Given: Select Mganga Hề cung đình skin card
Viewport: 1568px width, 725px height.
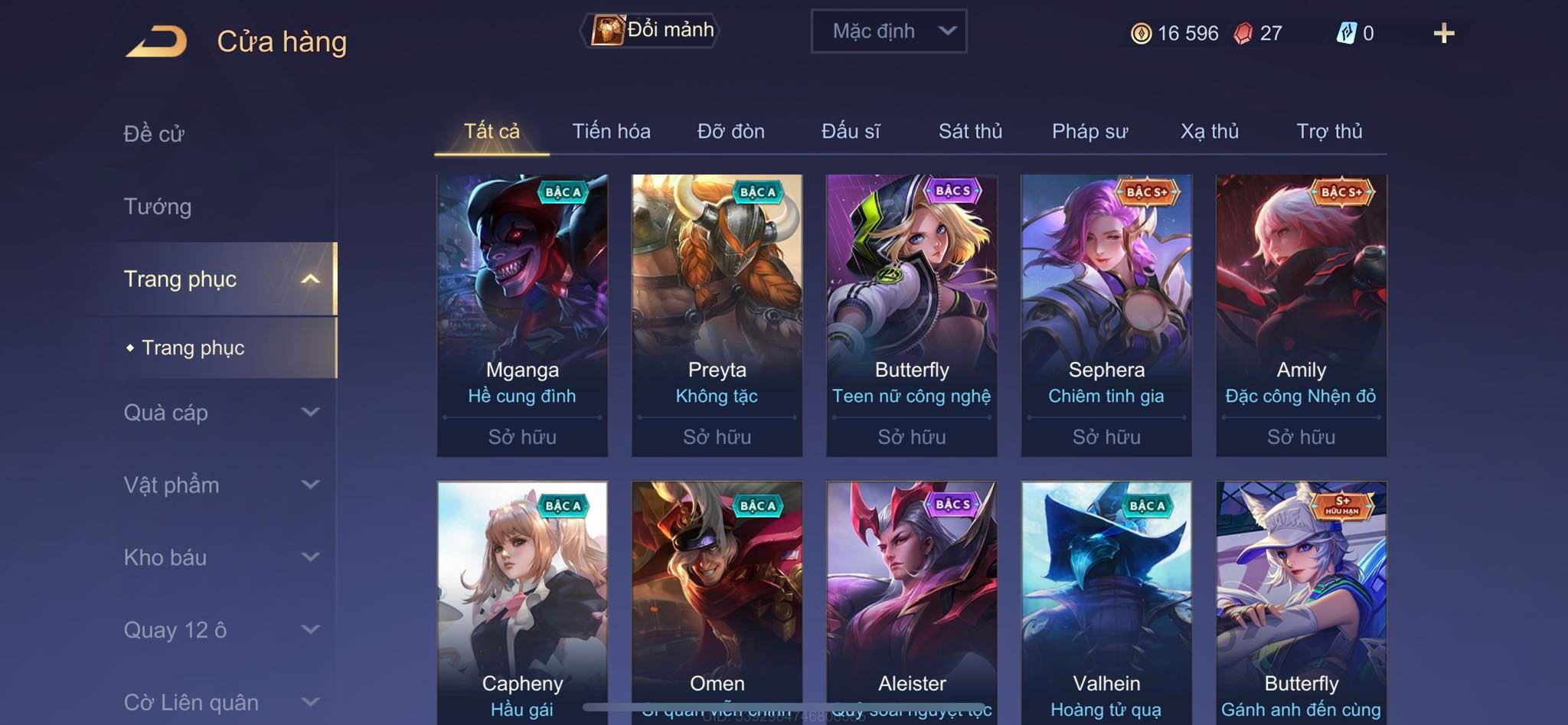Looking at the screenshot, I should [522, 315].
